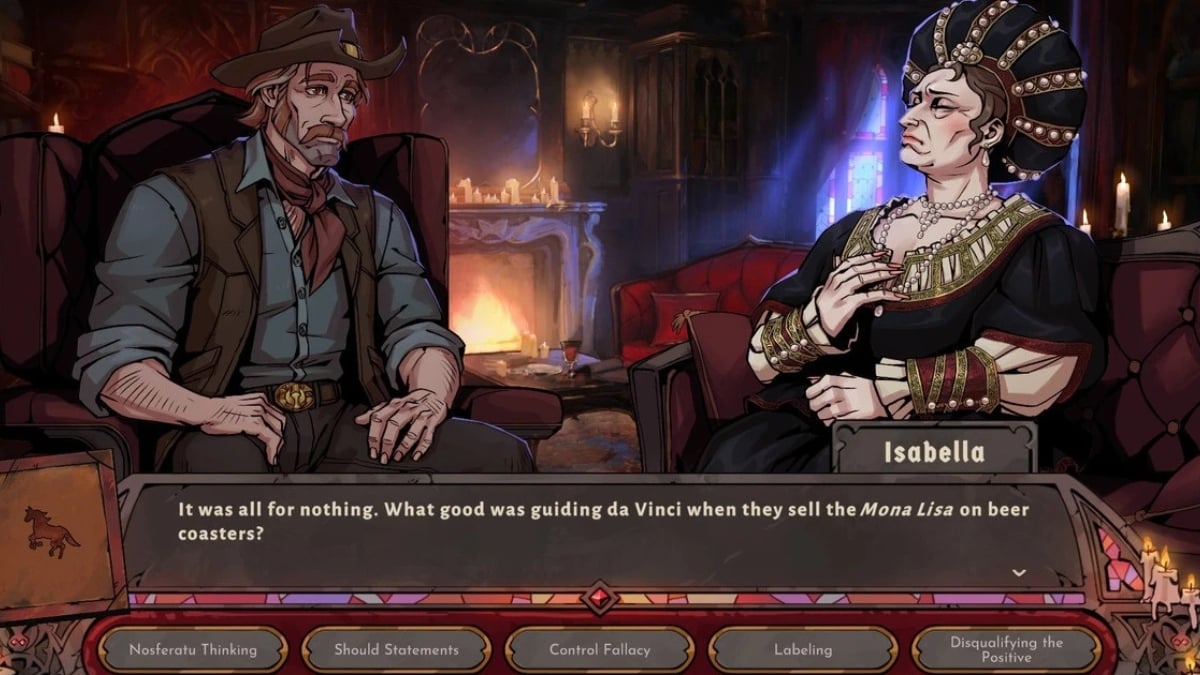
Task: Choose the Labeling option
Action: pyautogui.click(x=803, y=650)
